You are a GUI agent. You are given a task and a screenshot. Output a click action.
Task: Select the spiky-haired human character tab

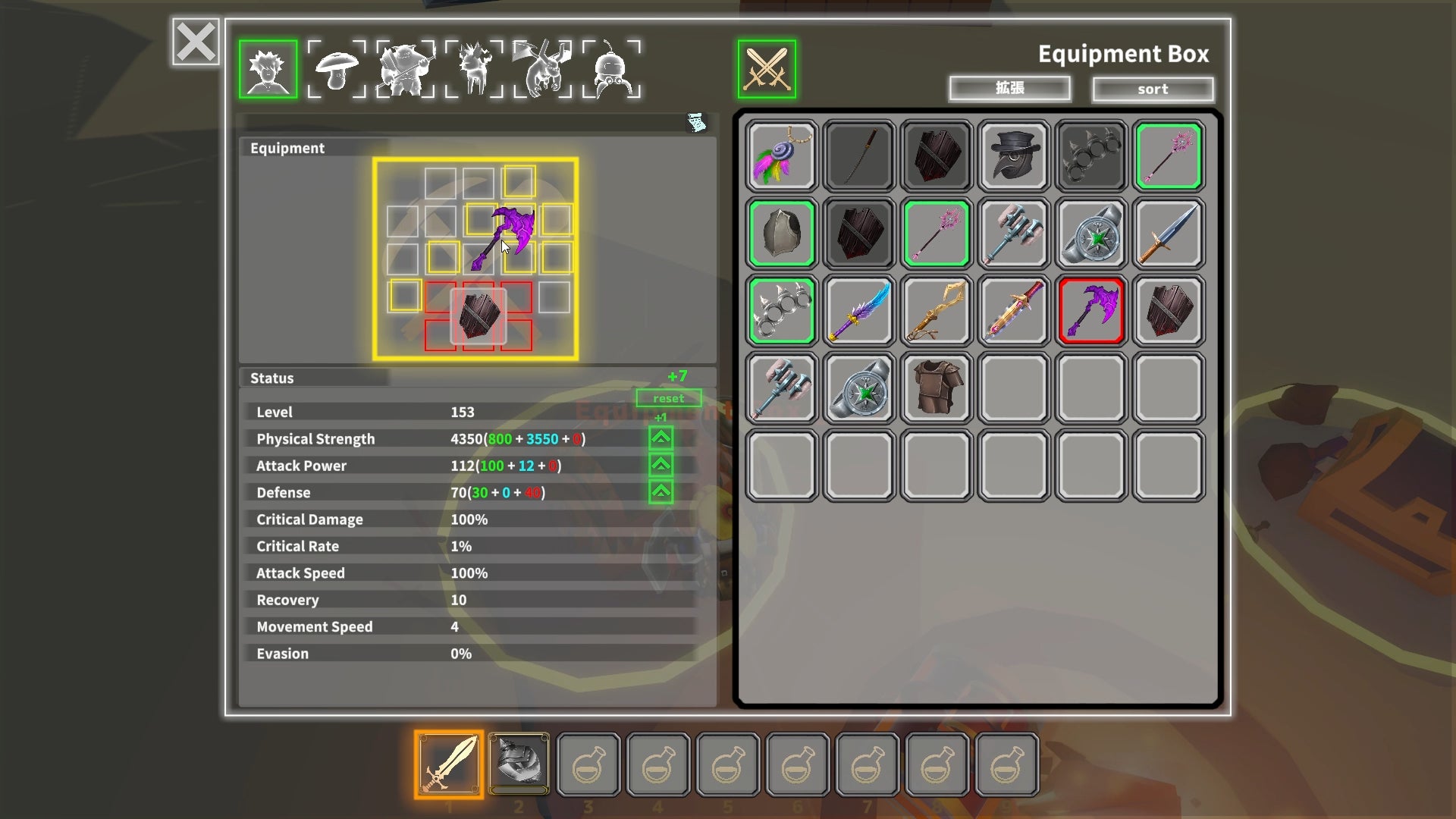tap(268, 70)
